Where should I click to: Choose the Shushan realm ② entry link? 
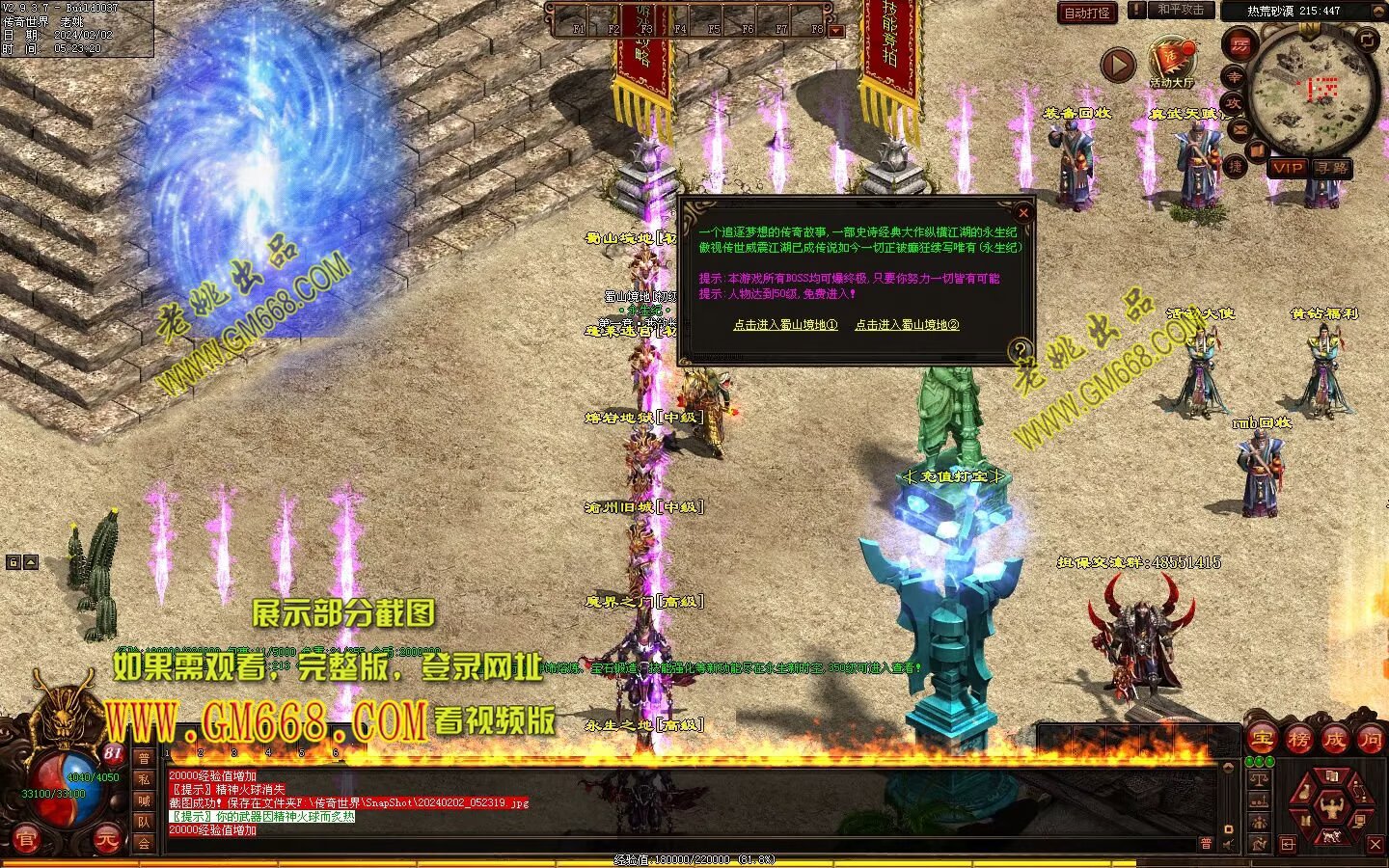(907, 325)
